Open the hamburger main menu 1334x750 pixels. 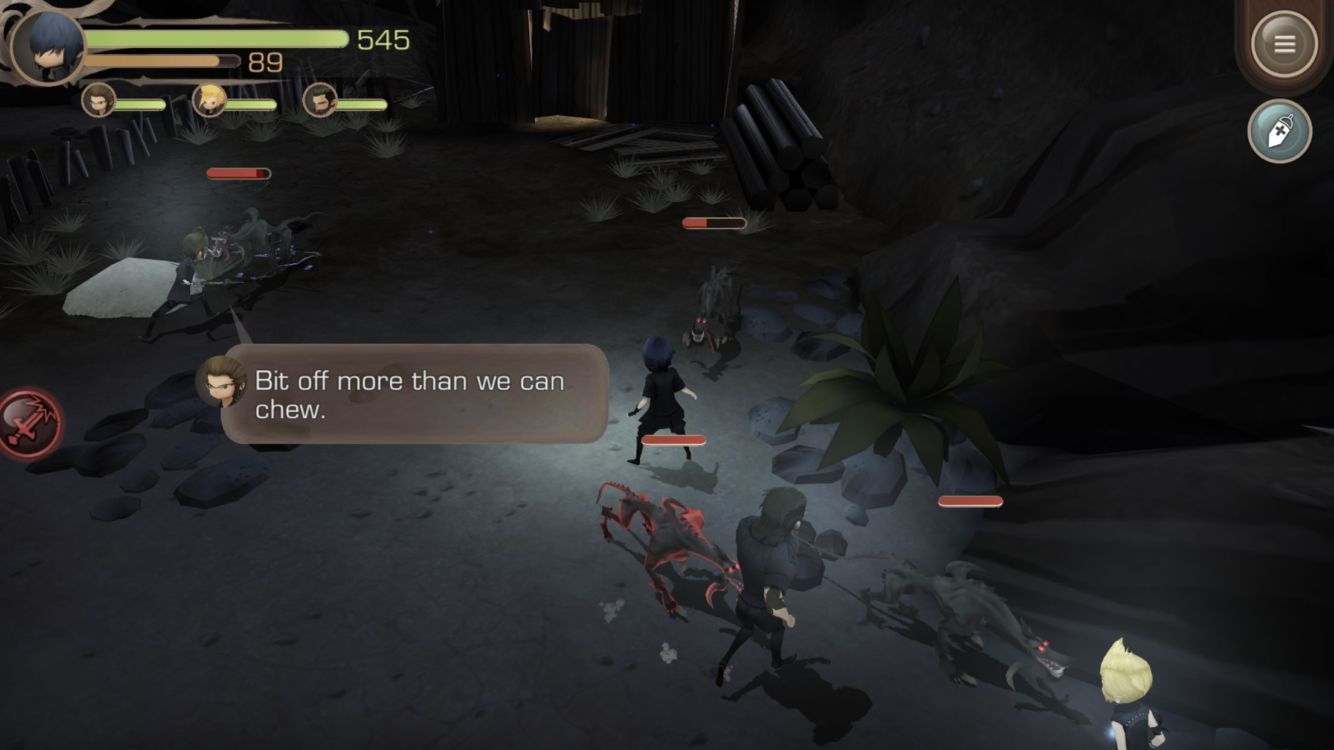1284,44
